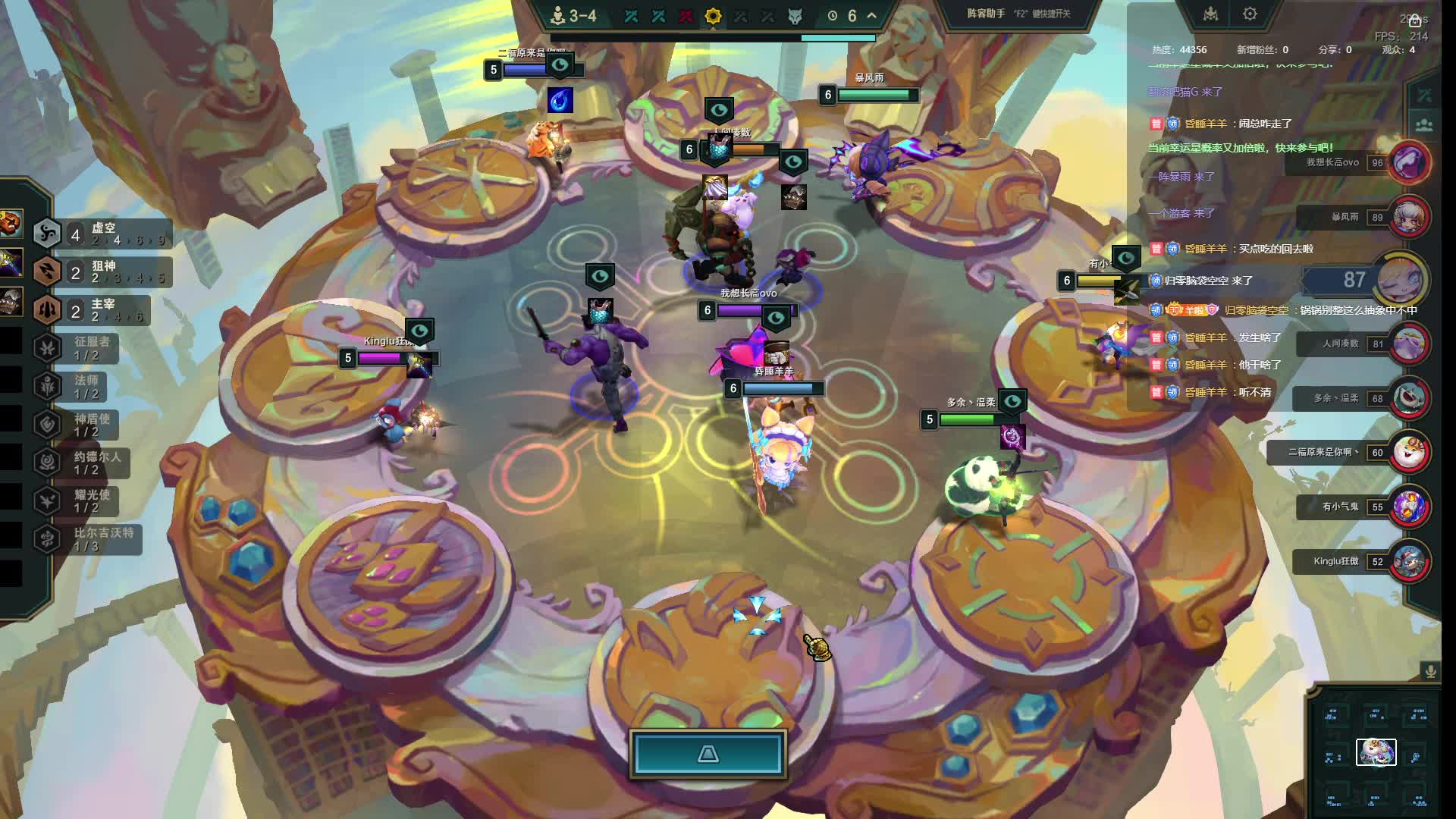1456x819 pixels.
Task: Collapse the stage tracker arrow
Action: pos(872,16)
